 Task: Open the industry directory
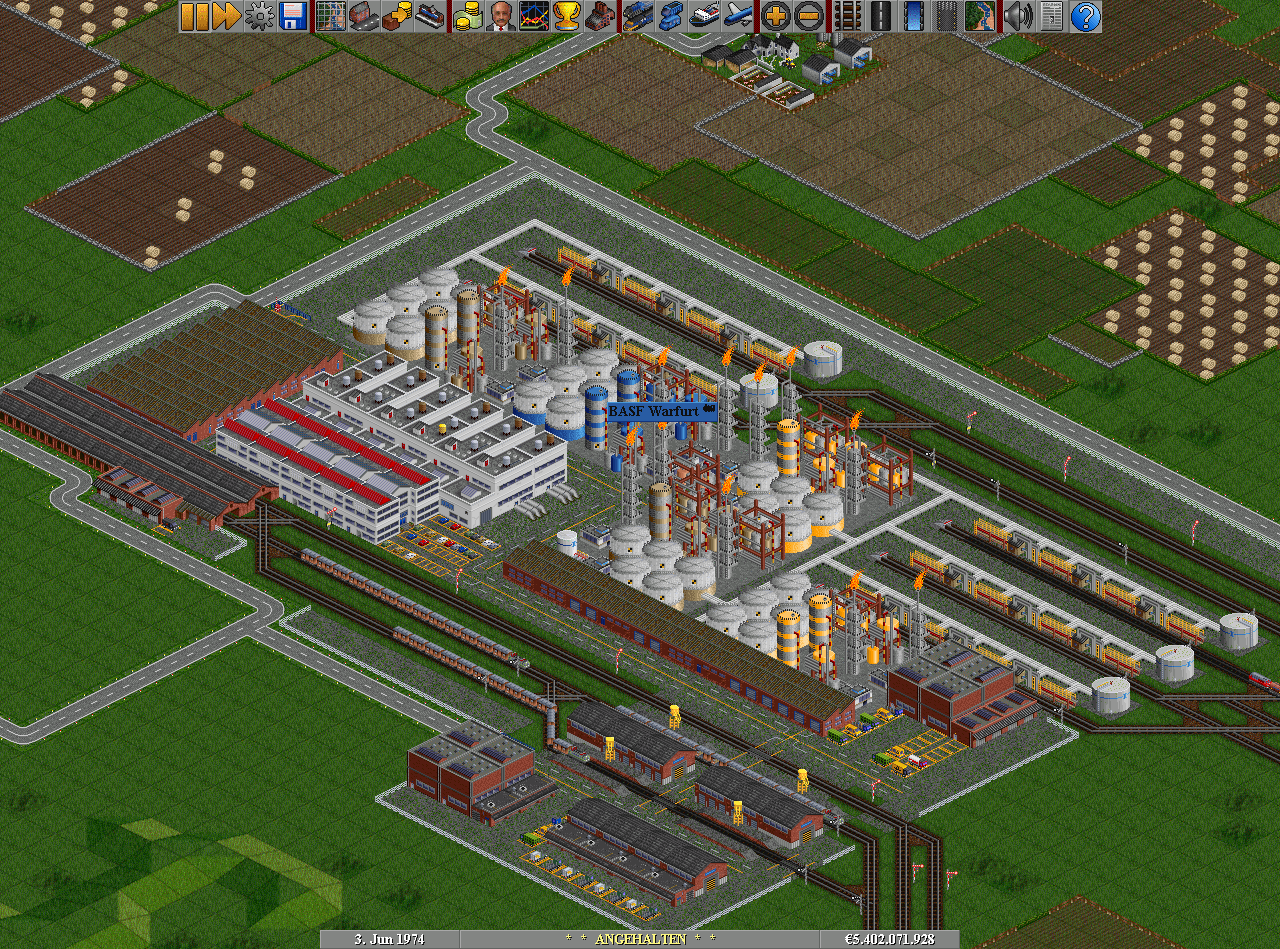tap(599, 16)
